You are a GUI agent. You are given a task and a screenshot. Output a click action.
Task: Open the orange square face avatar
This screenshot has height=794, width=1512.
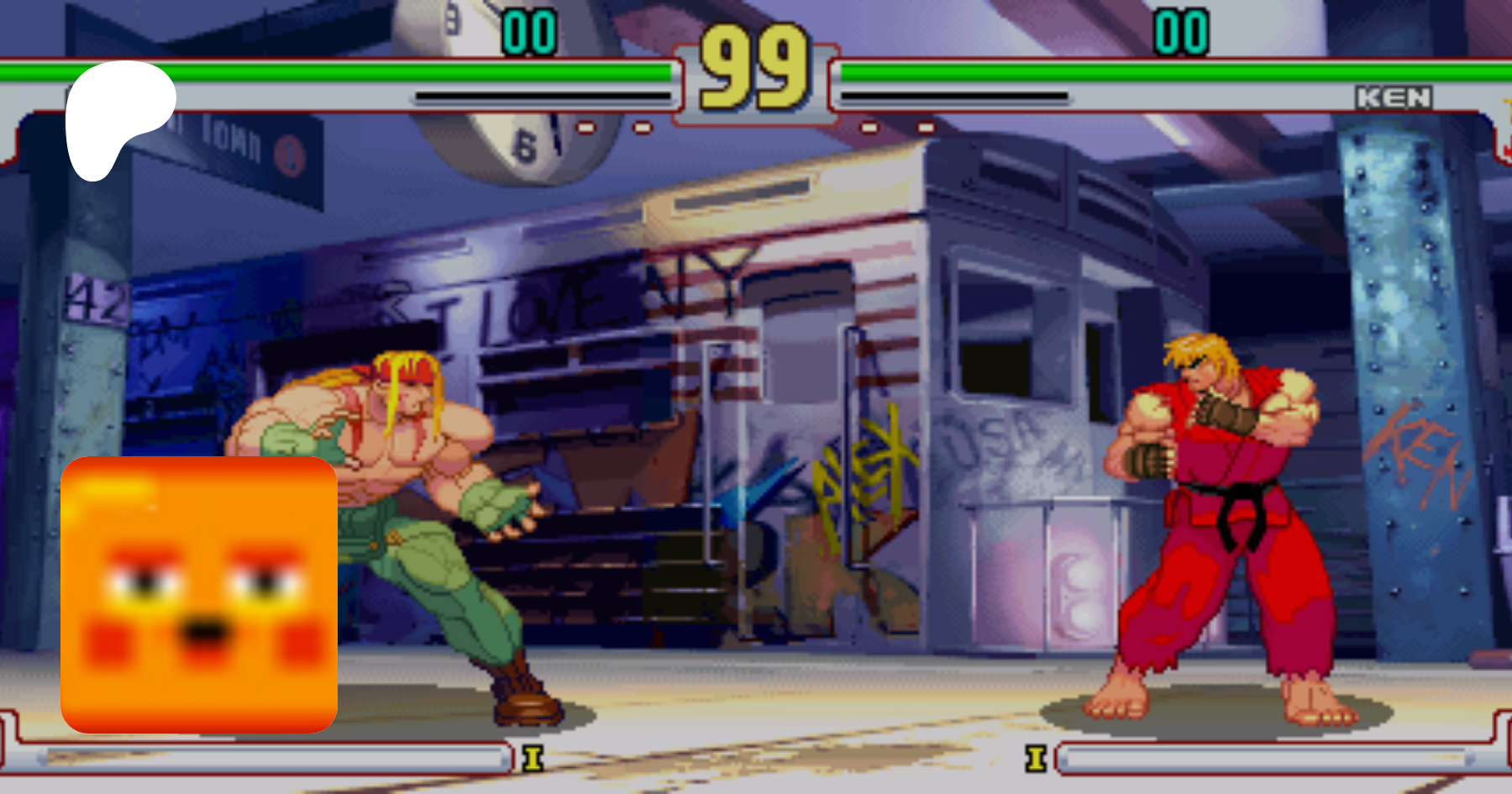pos(199,595)
